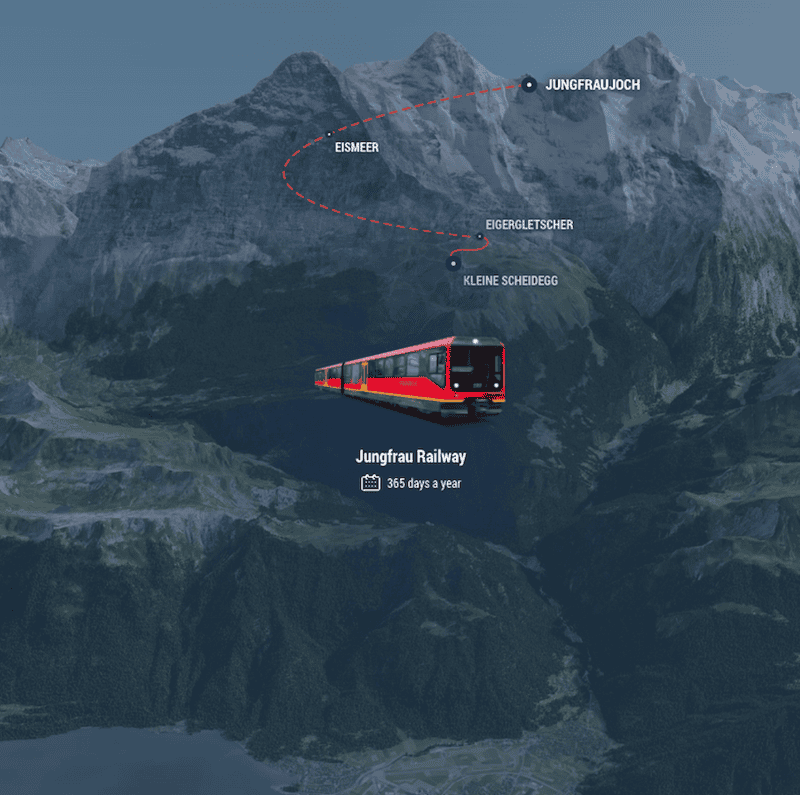Click the Jungfrau Railway title
800x795 pixels.
[x=411, y=457]
